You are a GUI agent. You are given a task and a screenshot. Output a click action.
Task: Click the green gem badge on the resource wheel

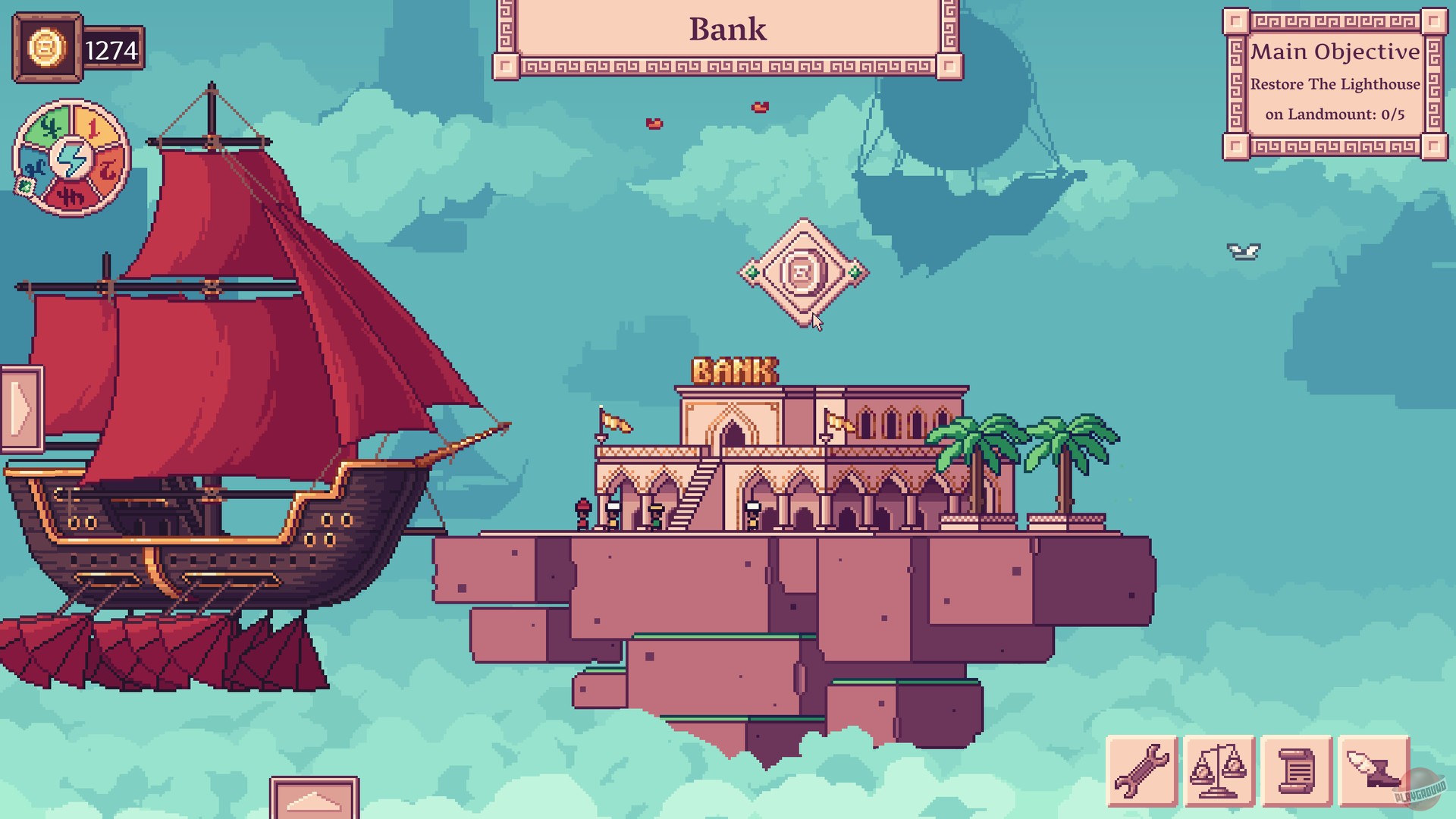click(26, 187)
